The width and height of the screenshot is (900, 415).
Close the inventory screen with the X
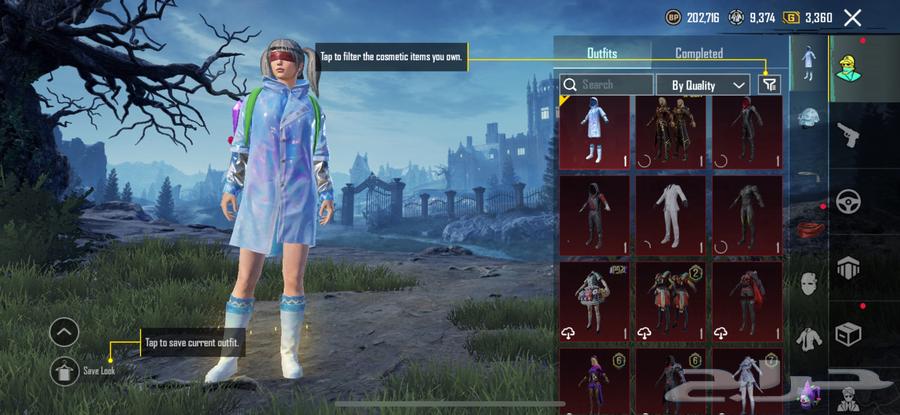852,17
